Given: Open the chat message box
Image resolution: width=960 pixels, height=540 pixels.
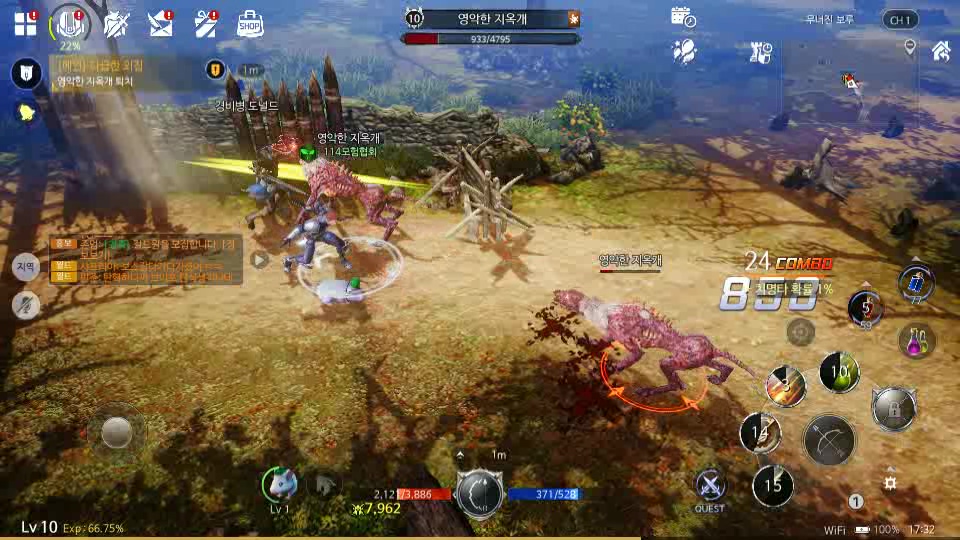Looking at the screenshot, I should click(x=145, y=259).
